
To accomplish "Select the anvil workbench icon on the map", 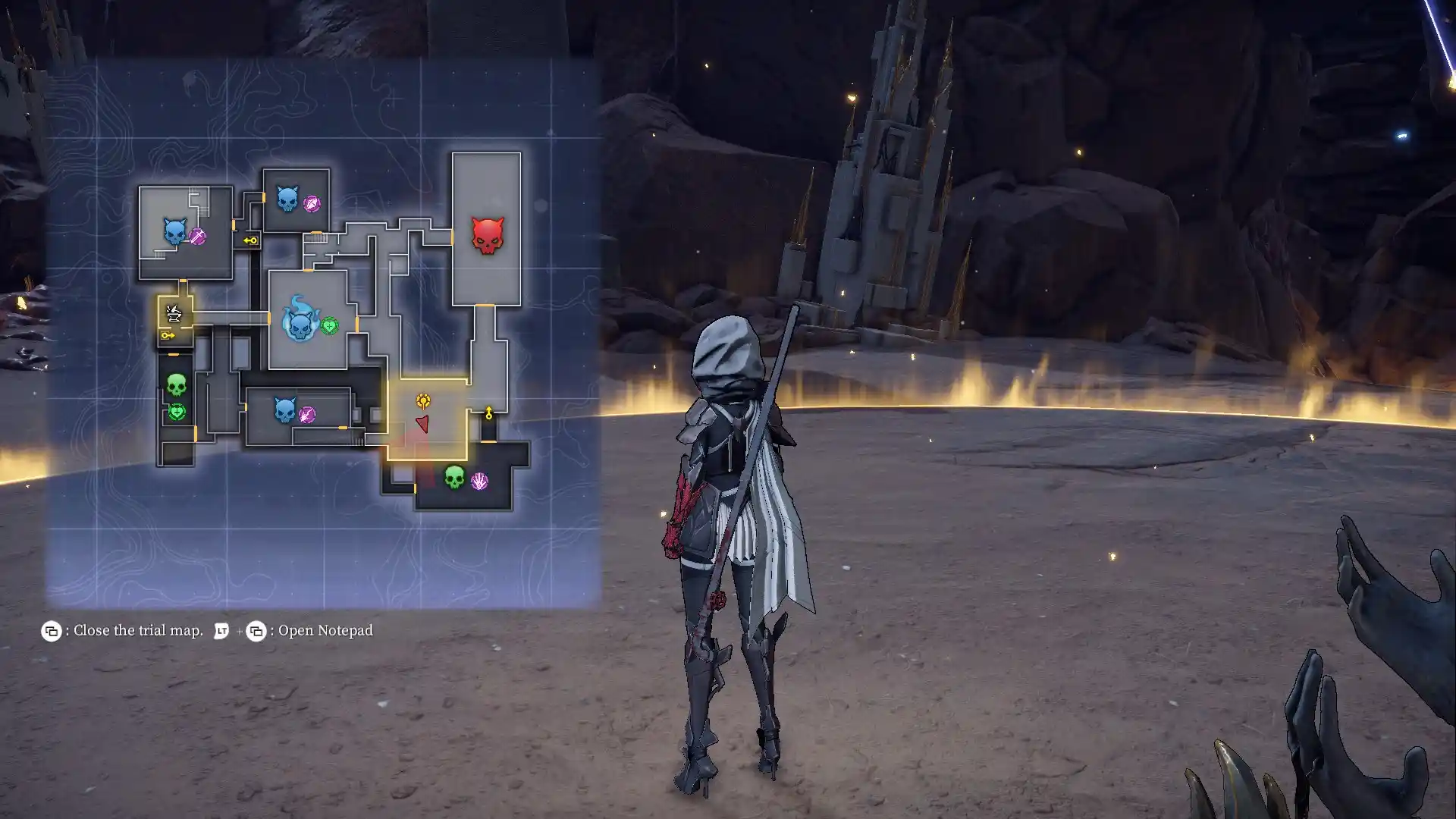I will (x=173, y=313).
